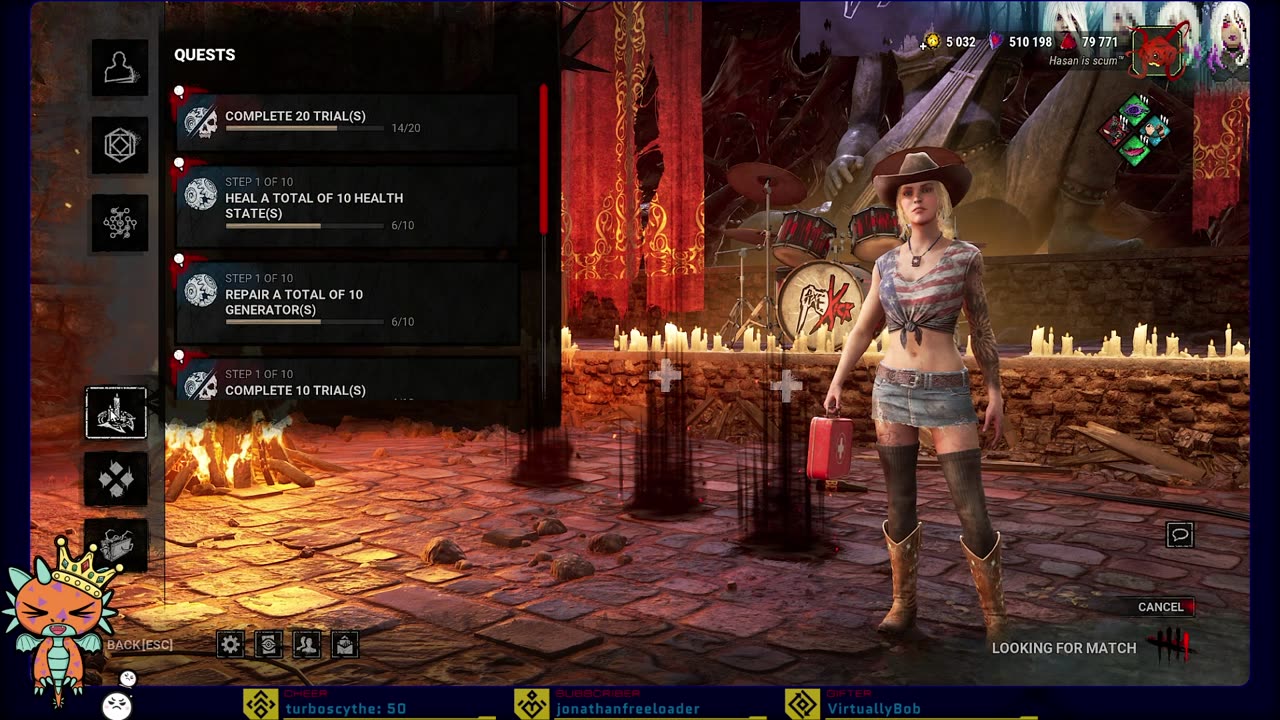Open the envelope inbox button
1280x720 pixels.
345,645
